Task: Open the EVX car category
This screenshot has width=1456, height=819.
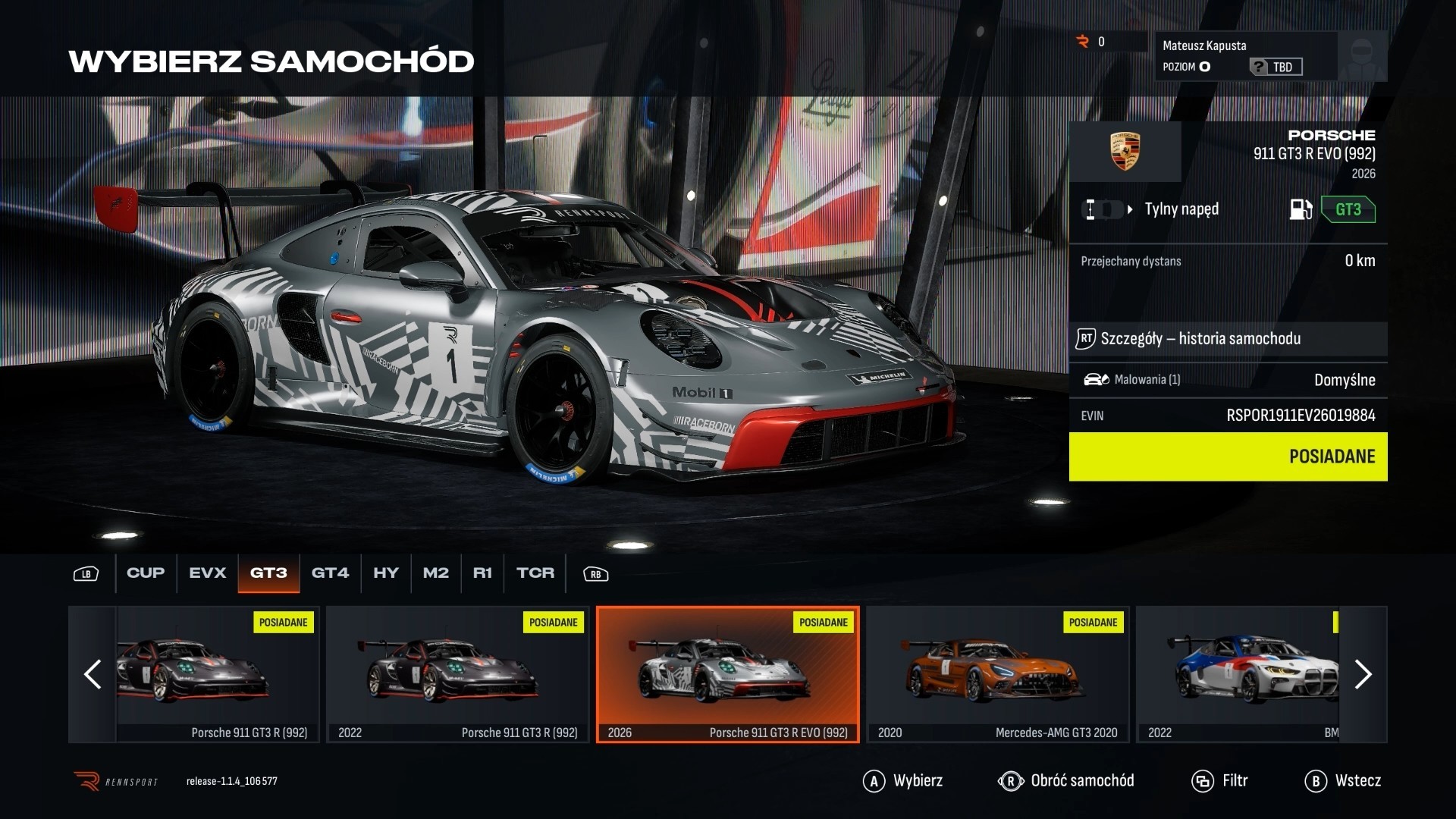Action: [x=207, y=573]
